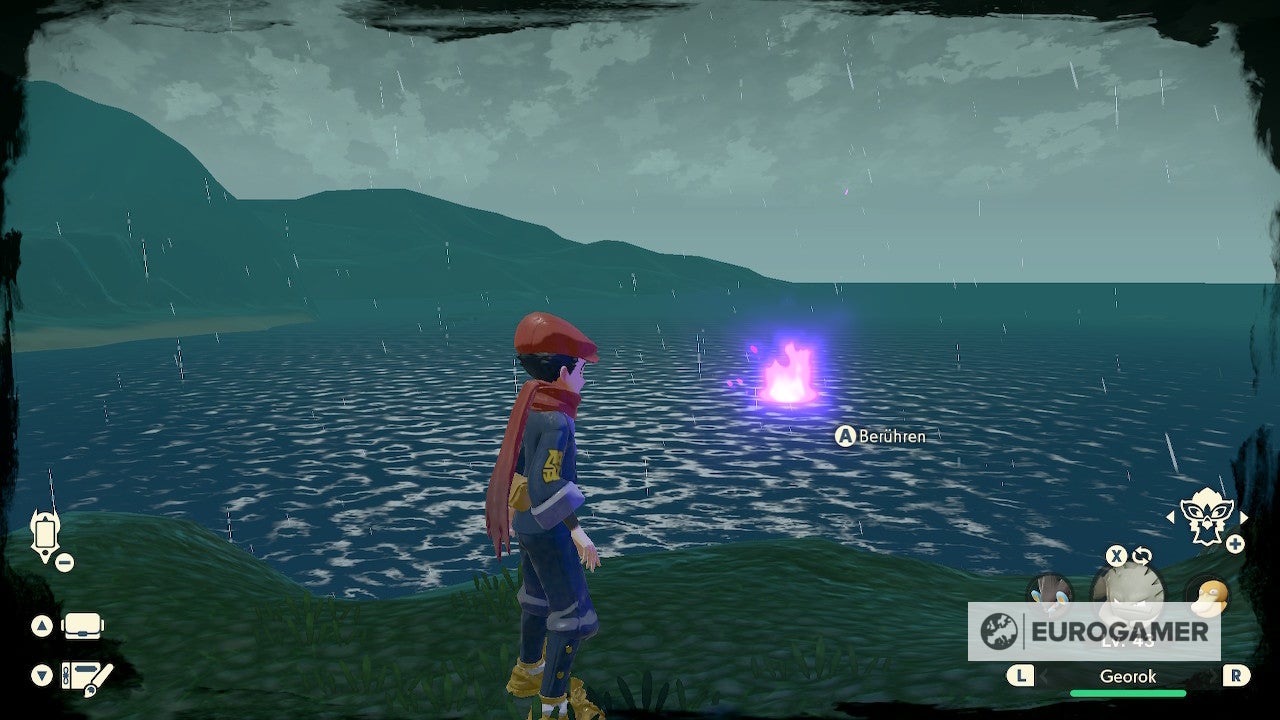Viewport: 1280px width, 720px height.
Task: Select the Braviary ride mask icon
Action: coord(1206,515)
